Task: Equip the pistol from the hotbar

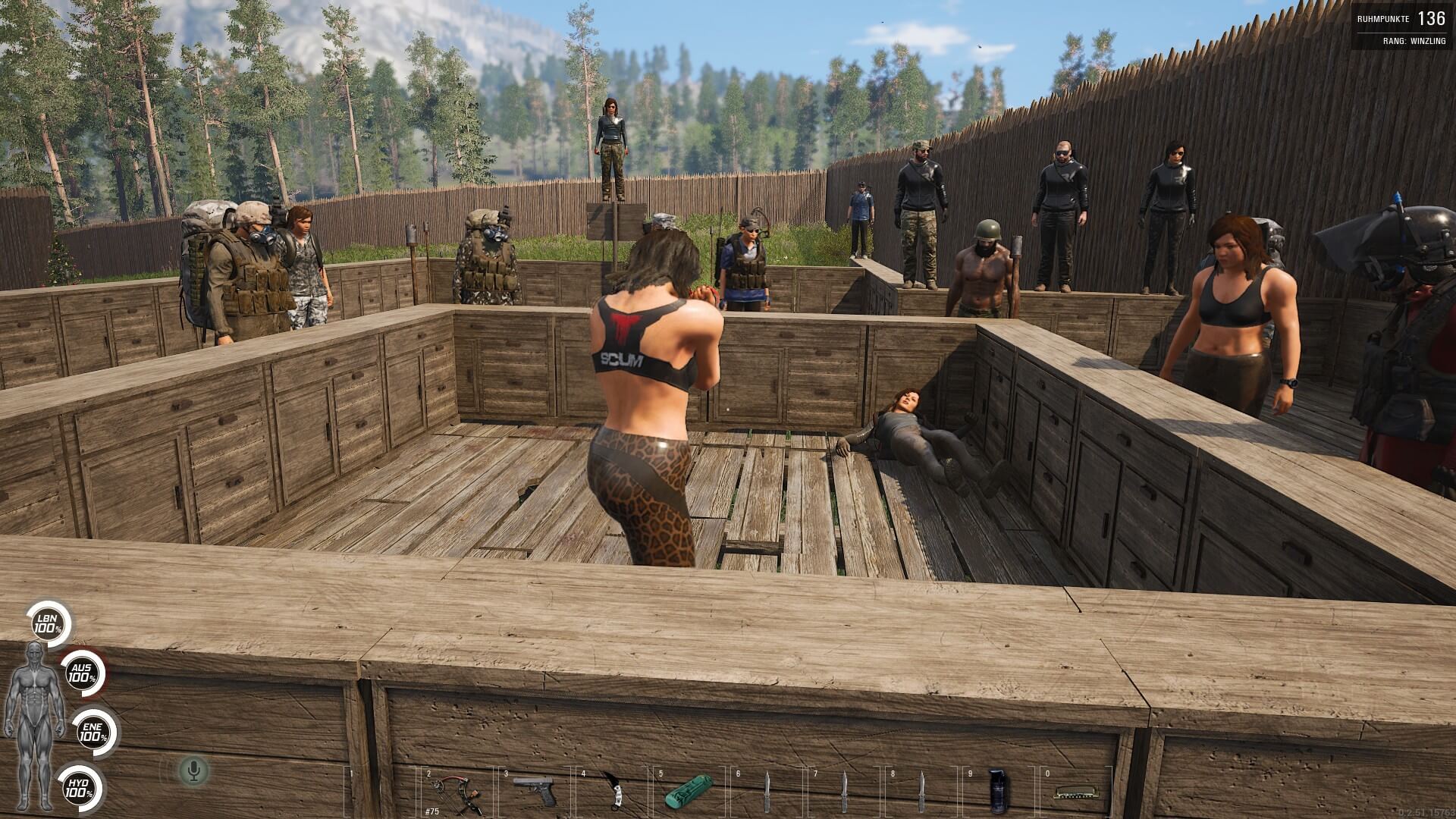Action: (x=534, y=792)
